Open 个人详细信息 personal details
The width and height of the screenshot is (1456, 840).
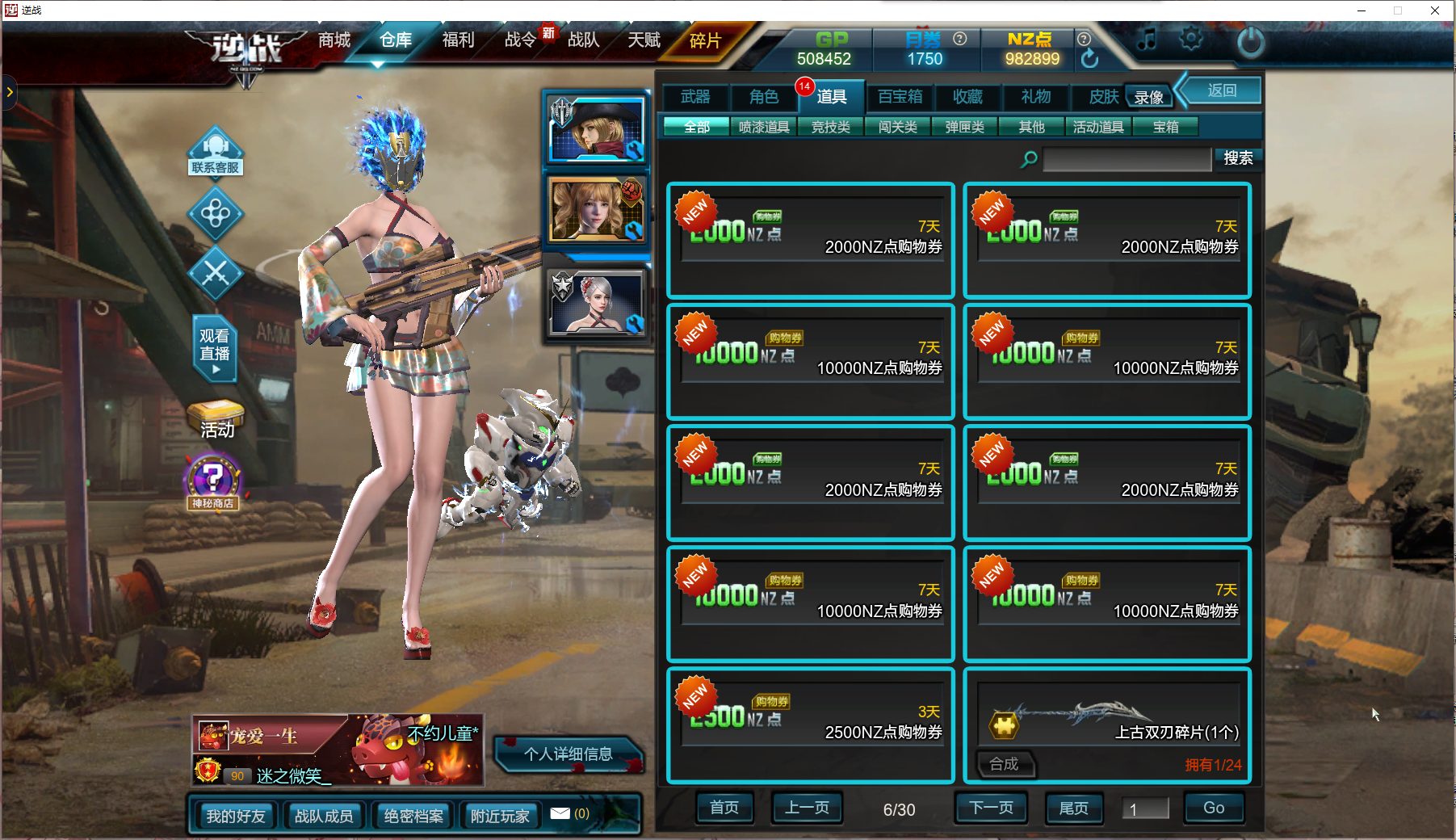[568, 754]
